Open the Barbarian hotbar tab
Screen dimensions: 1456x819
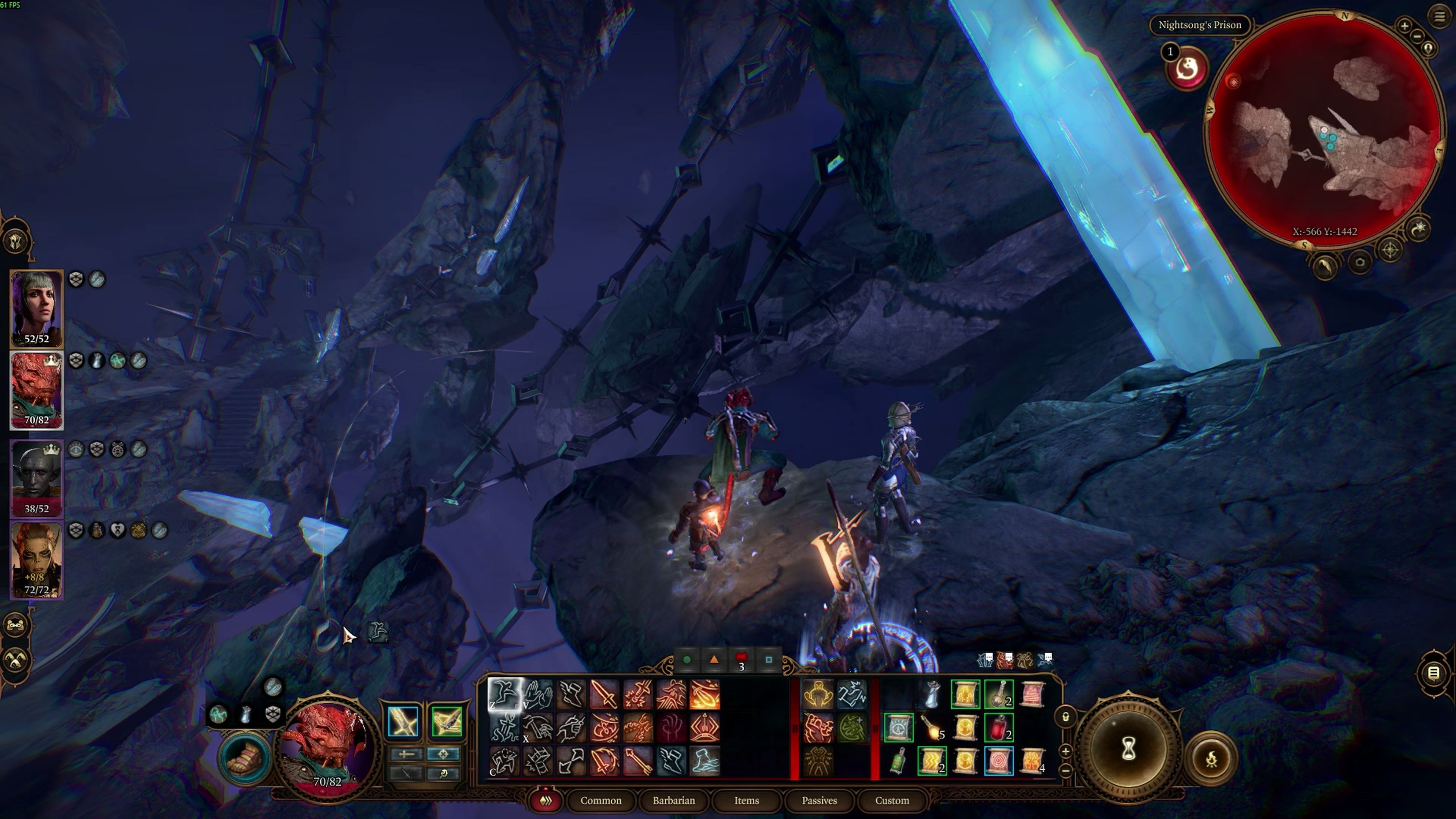pyautogui.click(x=673, y=800)
